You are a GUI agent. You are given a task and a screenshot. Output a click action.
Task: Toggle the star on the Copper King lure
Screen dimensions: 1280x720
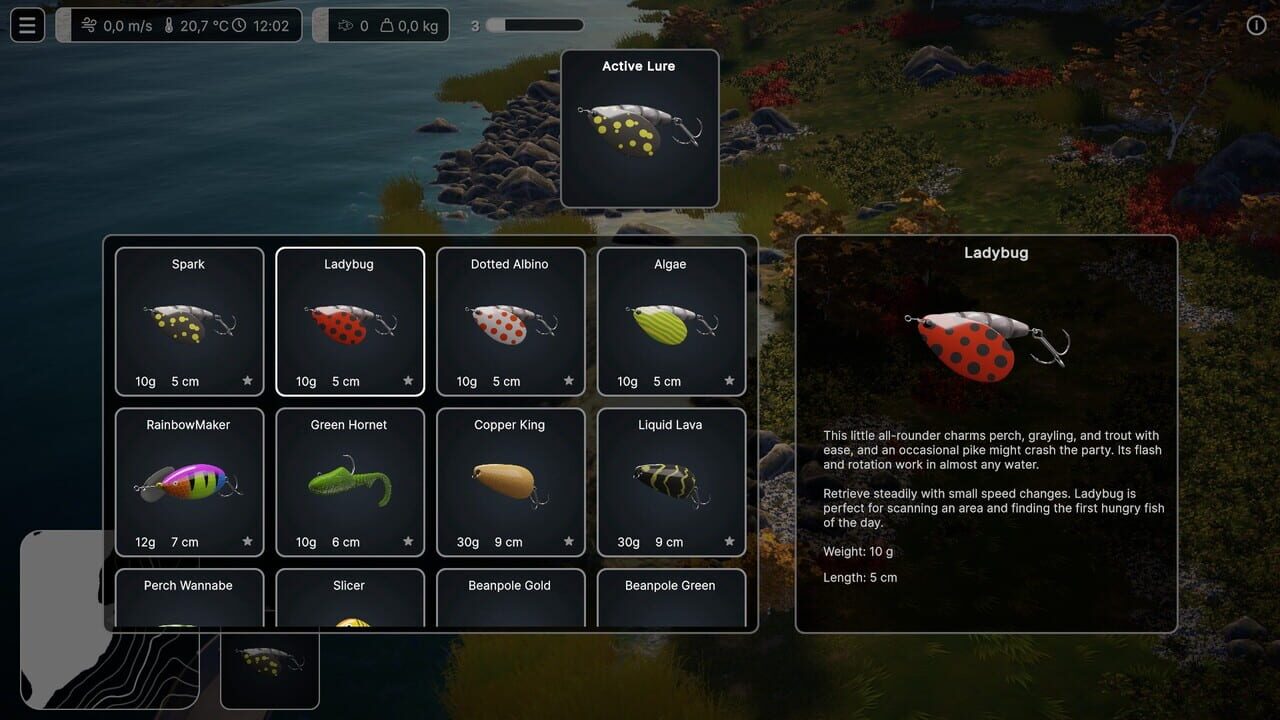point(568,541)
